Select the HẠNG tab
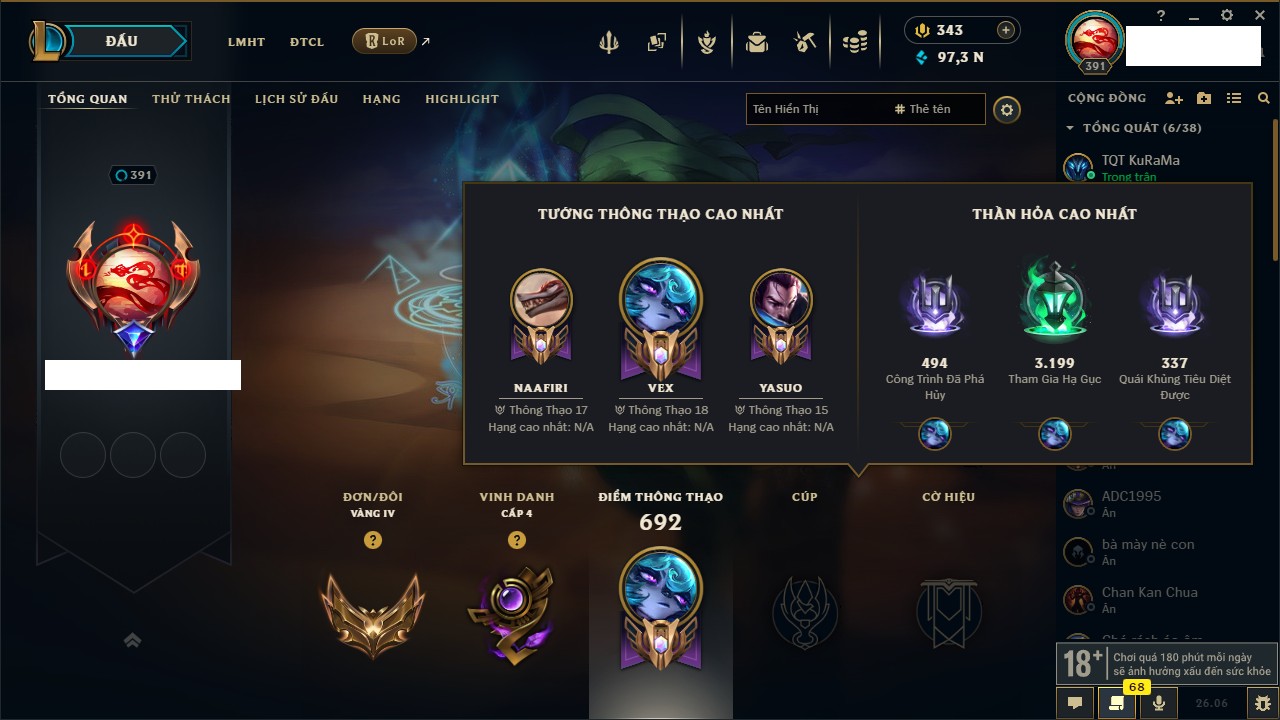This screenshot has width=1280, height=720. (x=381, y=99)
